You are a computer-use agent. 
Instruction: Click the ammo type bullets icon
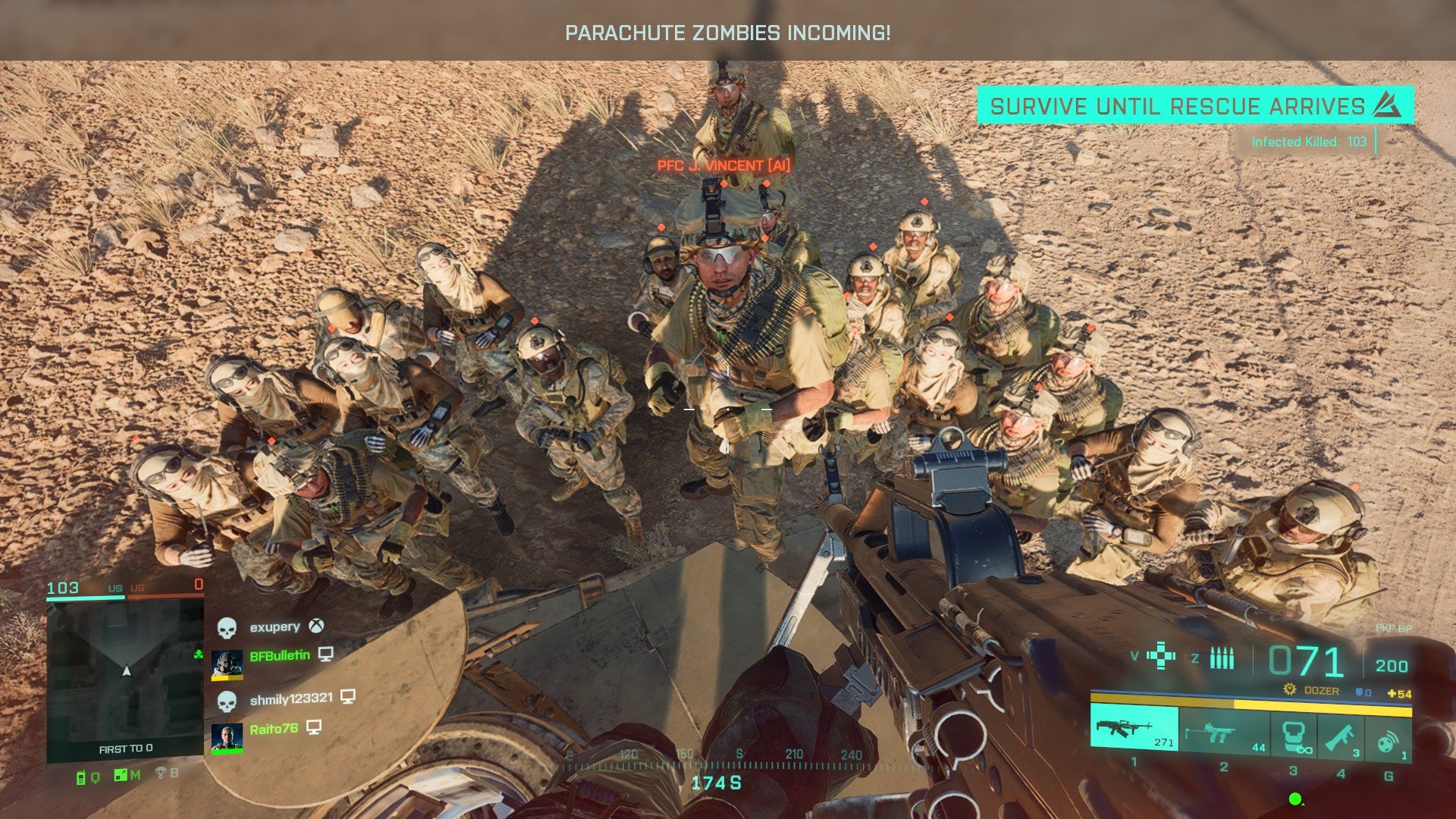click(x=1221, y=657)
